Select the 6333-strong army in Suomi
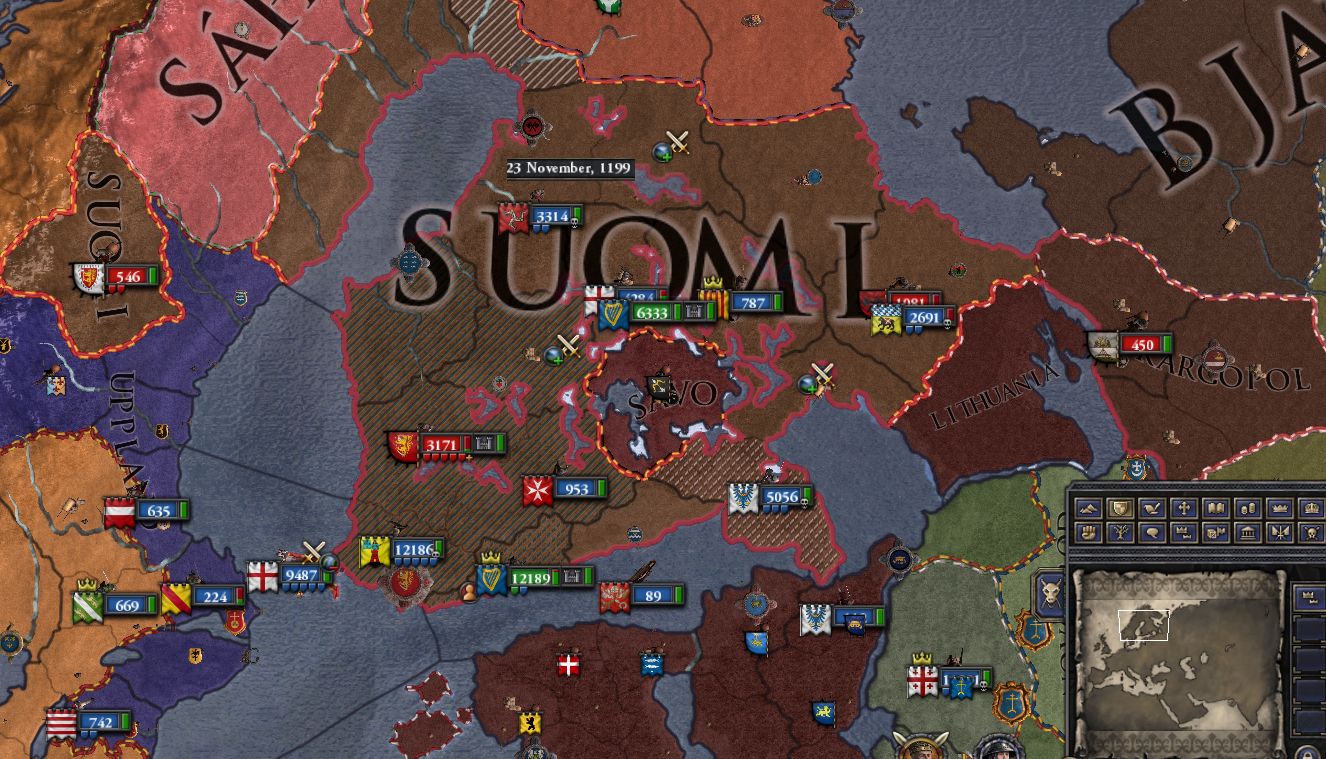Image resolution: width=1326 pixels, height=759 pixels. pyautogui.click(x=651, y=310)
